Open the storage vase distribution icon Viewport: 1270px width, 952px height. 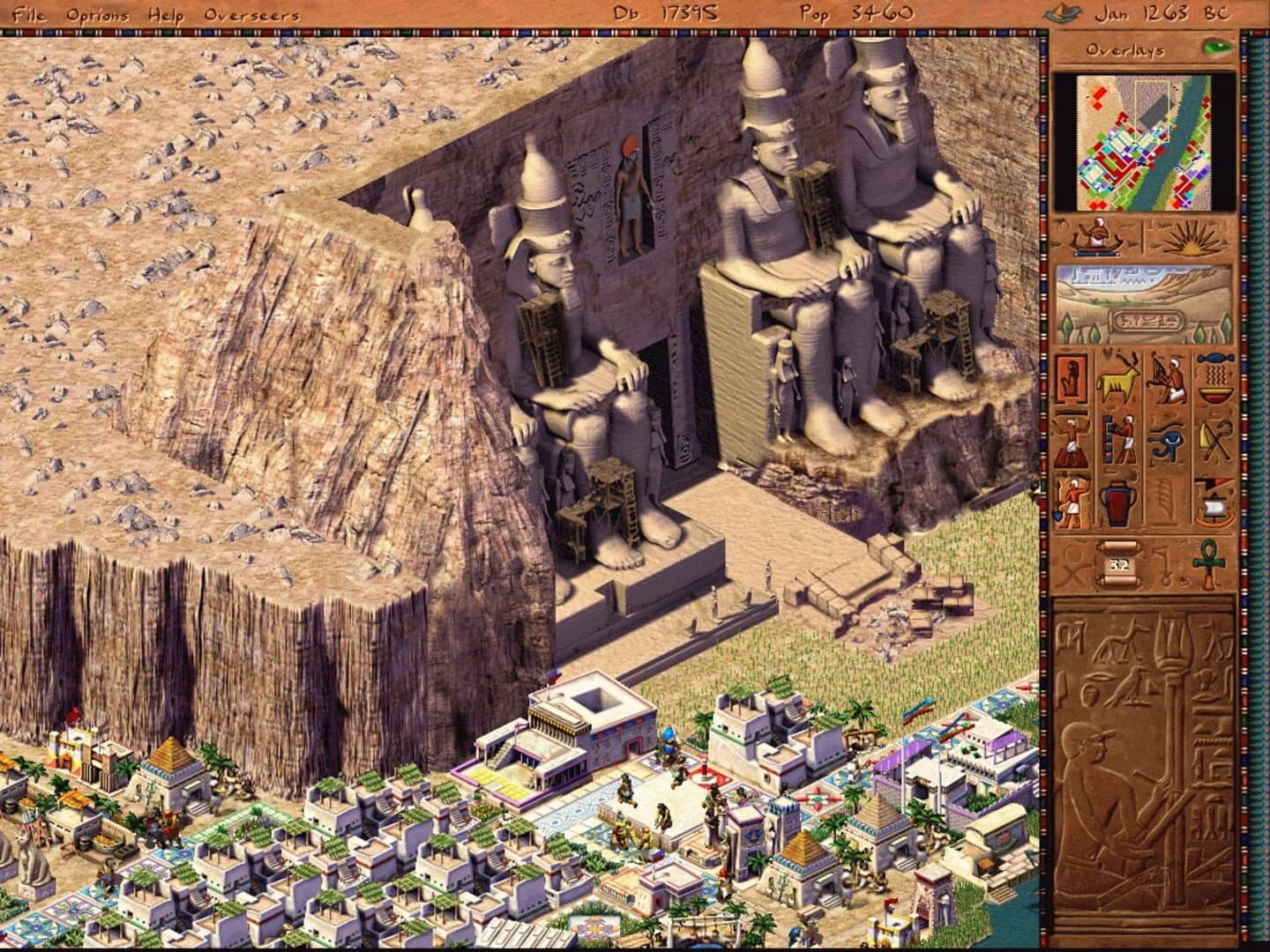point(1118,502)
